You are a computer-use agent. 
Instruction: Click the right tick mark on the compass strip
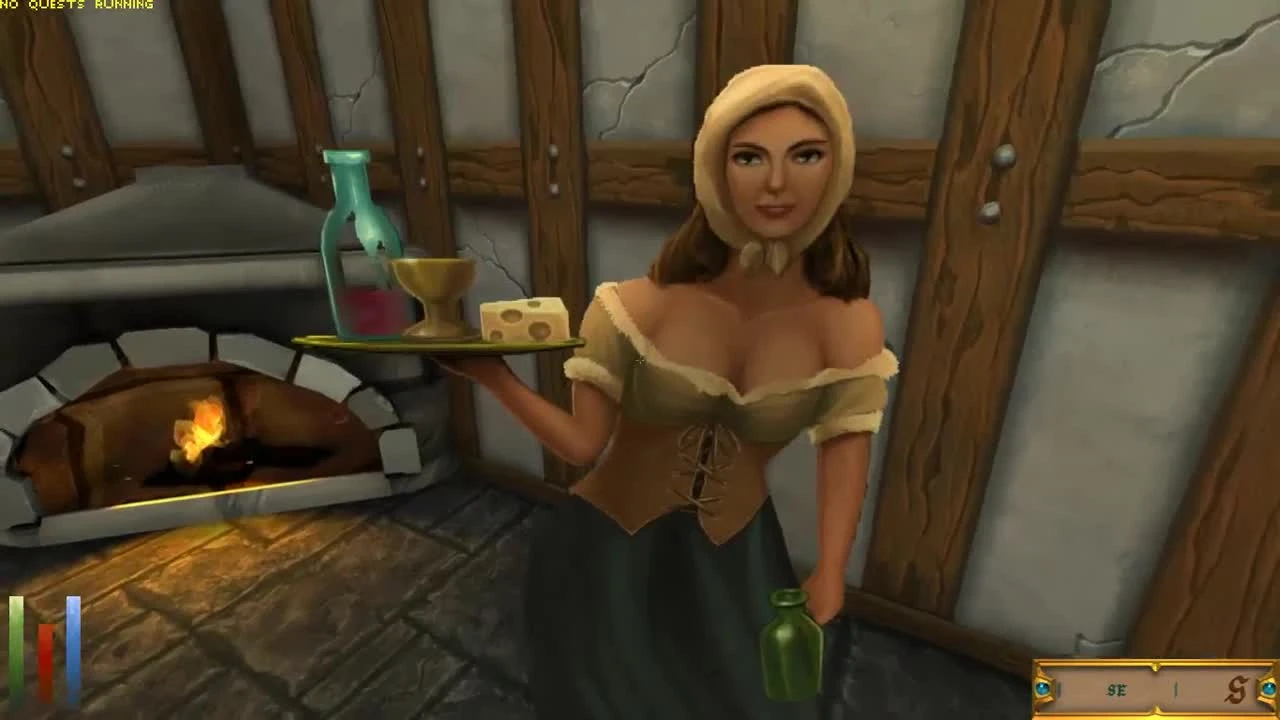tap(1174, 688)
